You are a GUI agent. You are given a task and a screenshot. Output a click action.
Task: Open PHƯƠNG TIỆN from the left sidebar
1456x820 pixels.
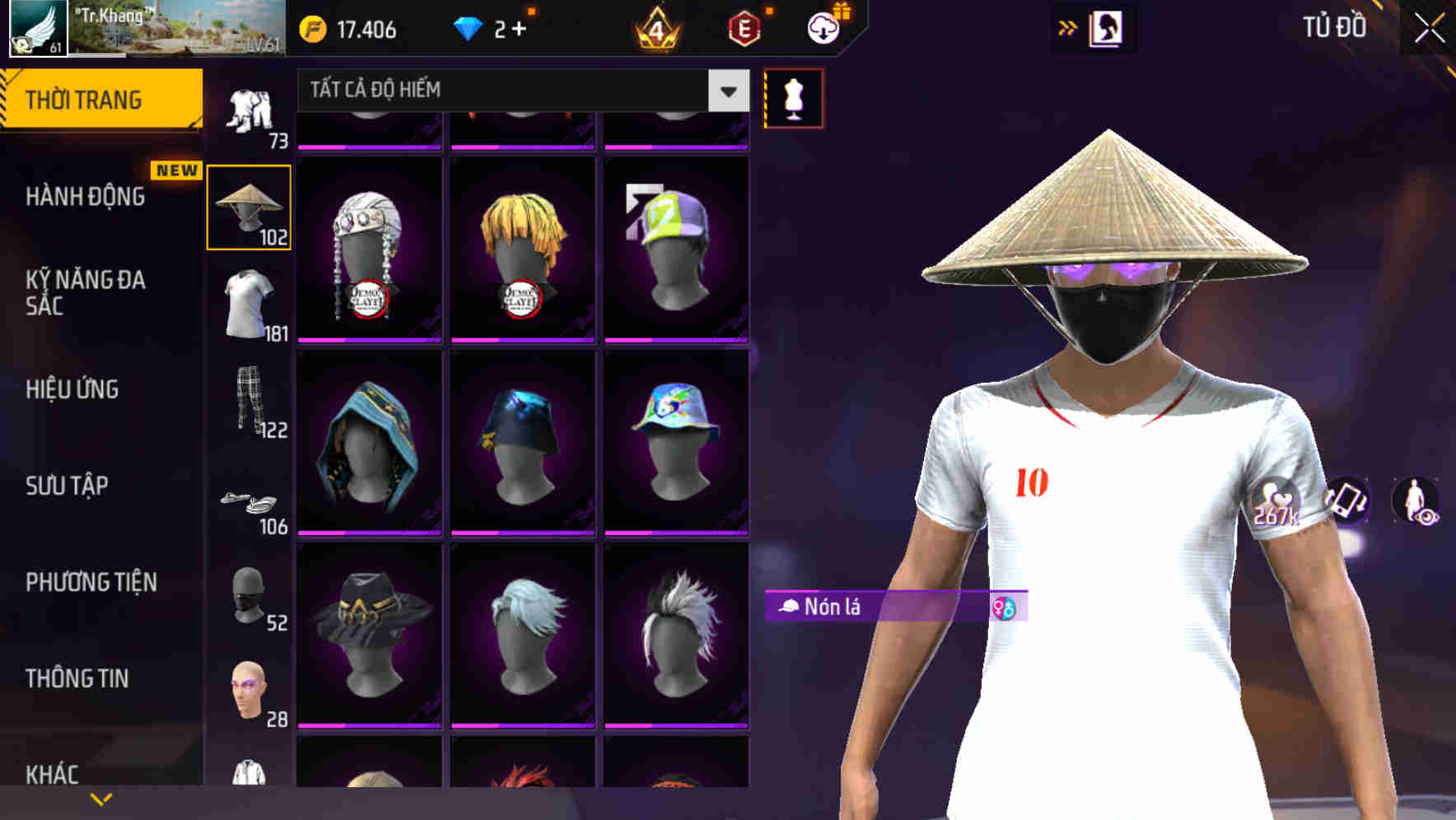(91, 581)
